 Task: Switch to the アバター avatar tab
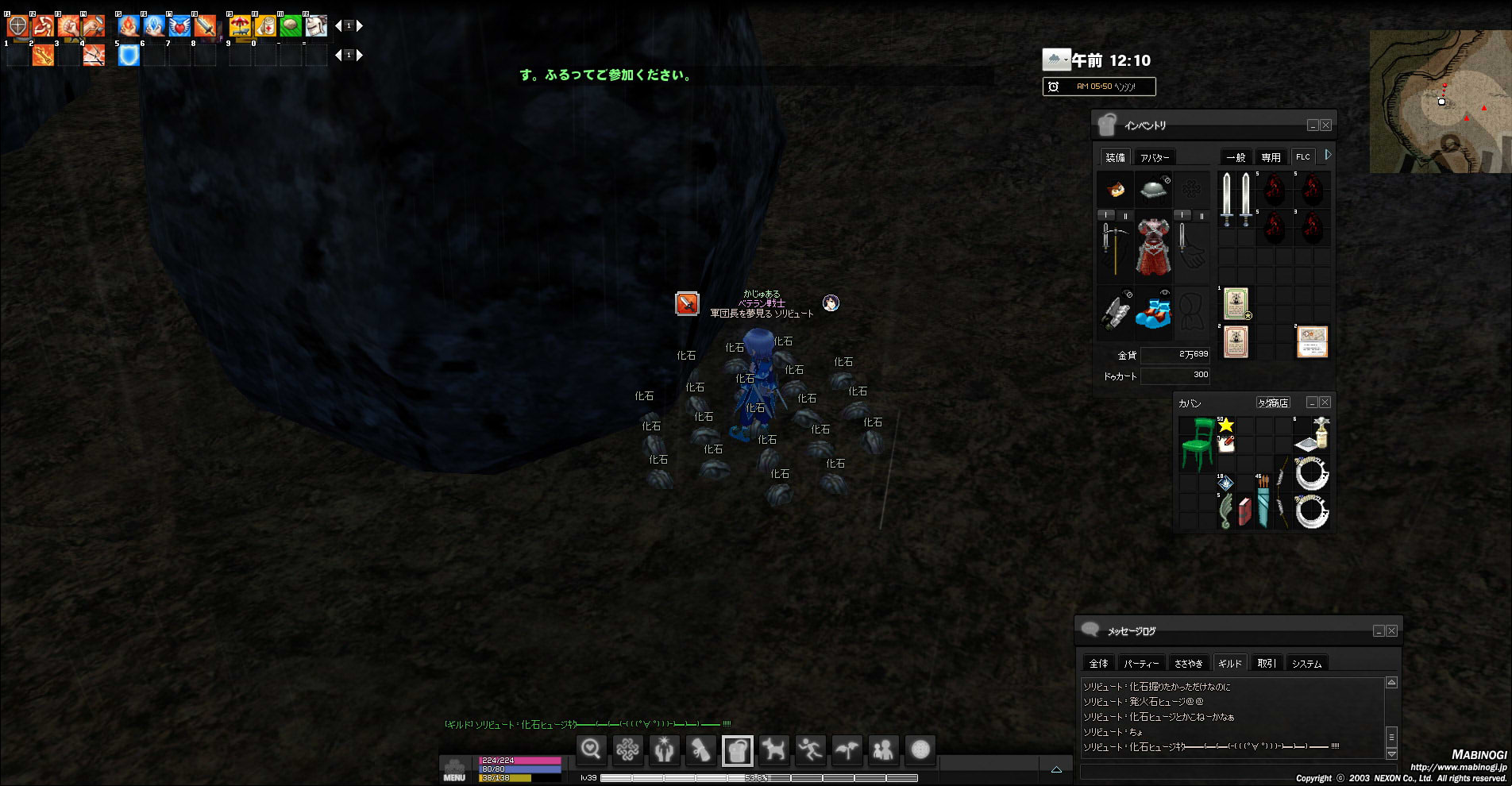[x=1155, y=157]
